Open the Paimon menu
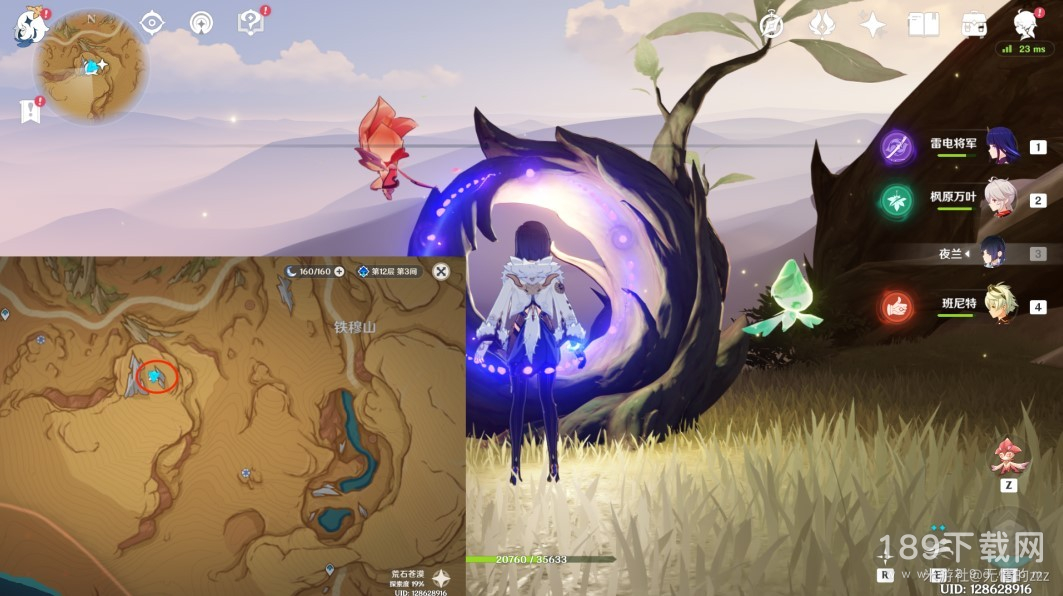Image resolution: width=1063 pixels, height=596 pixels. [29, 26]
